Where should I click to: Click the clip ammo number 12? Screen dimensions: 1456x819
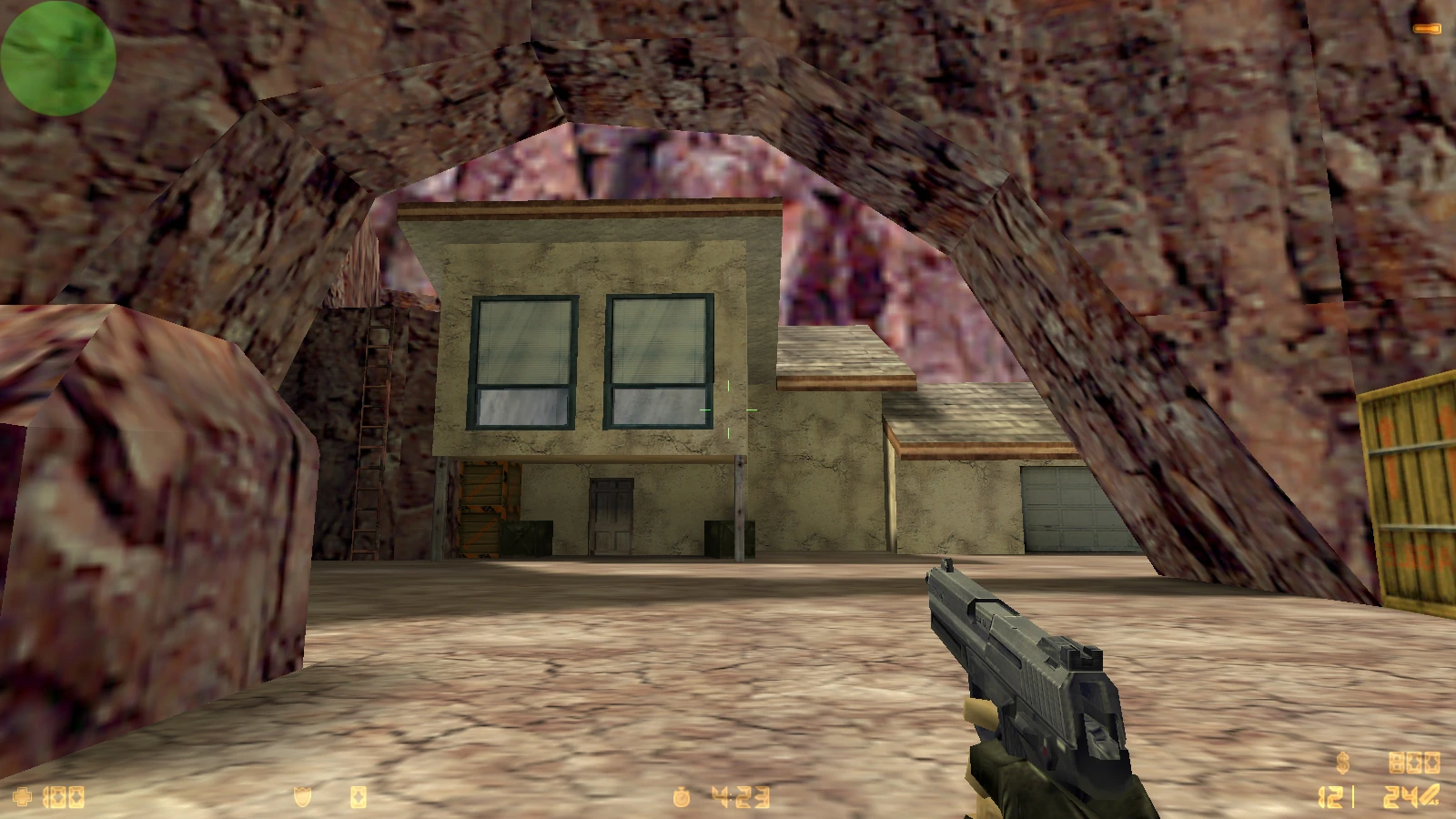(x=1331, y=796)
